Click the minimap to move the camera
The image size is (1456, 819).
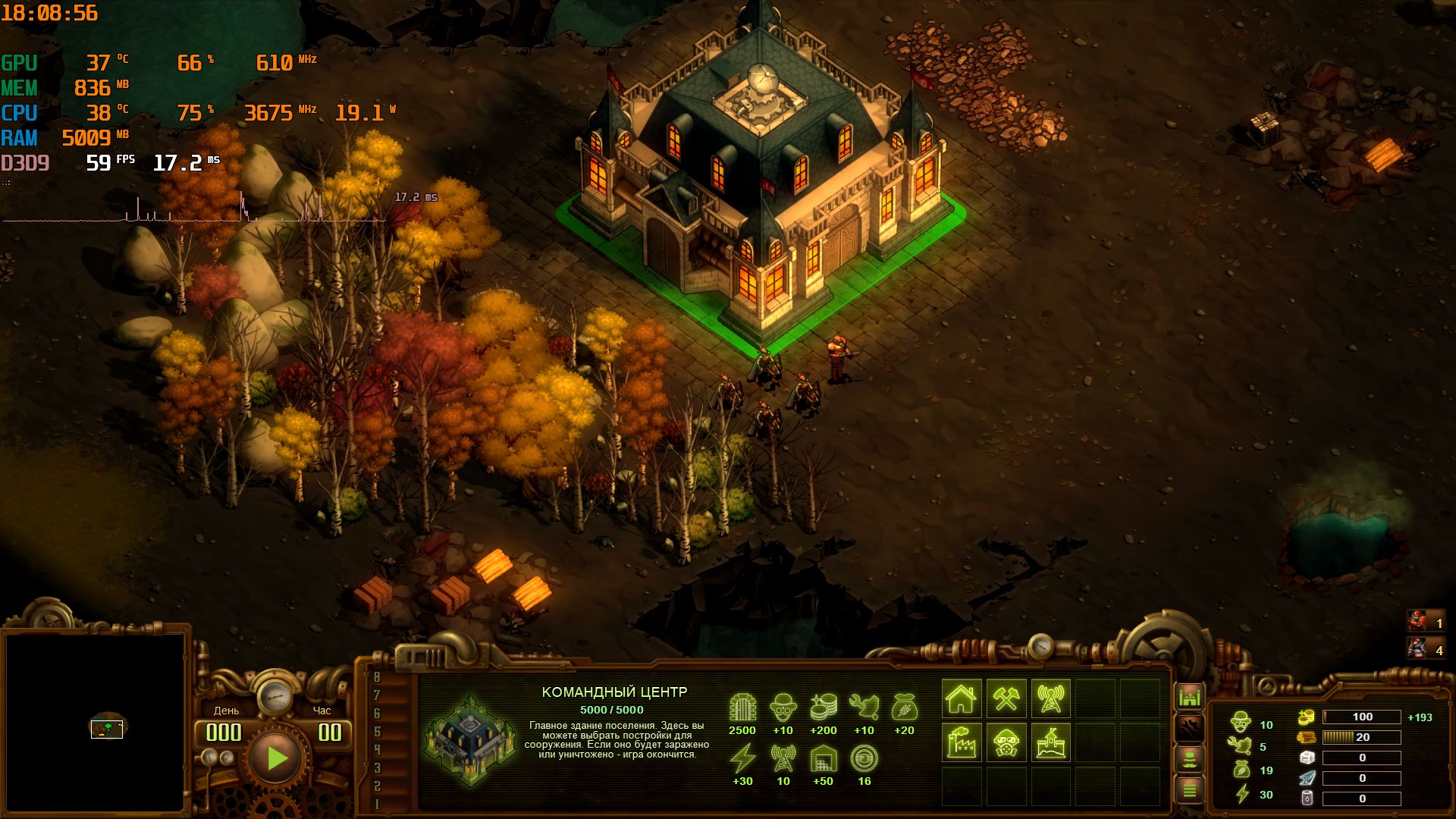tap(96, 723)
